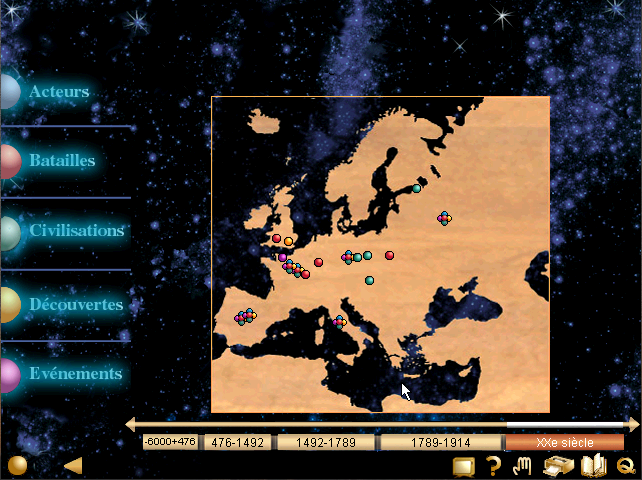Click the timeline's right scroll arrow

tap(633, 425)
